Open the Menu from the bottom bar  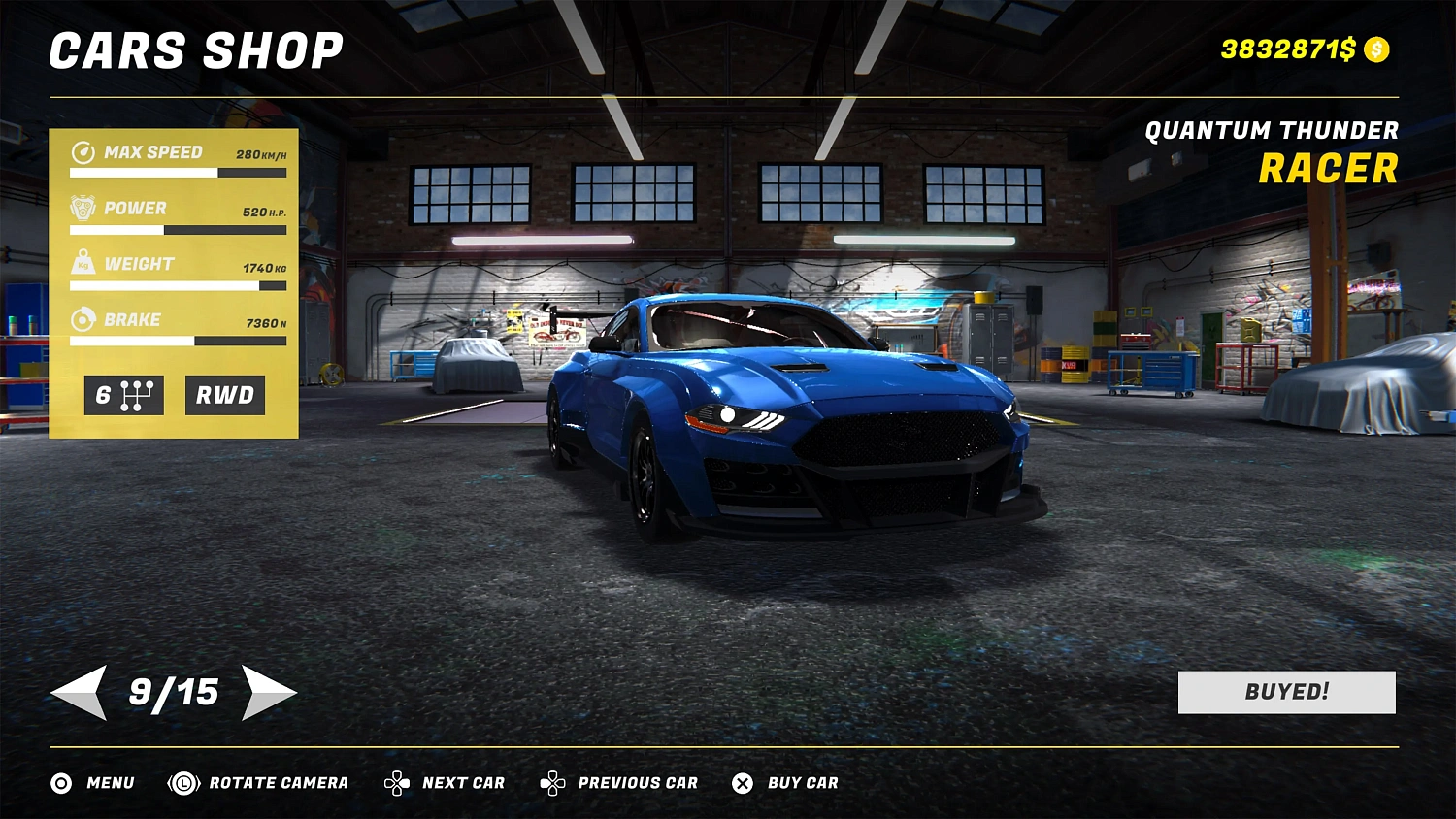[x=109, y=783]
